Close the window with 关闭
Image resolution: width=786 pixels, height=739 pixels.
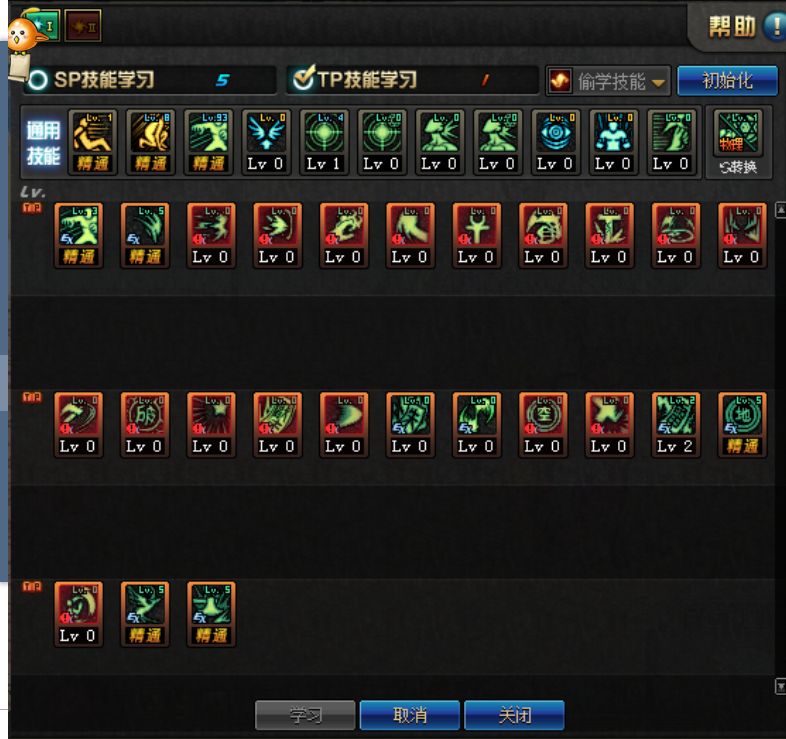click(x=514, y=716)
